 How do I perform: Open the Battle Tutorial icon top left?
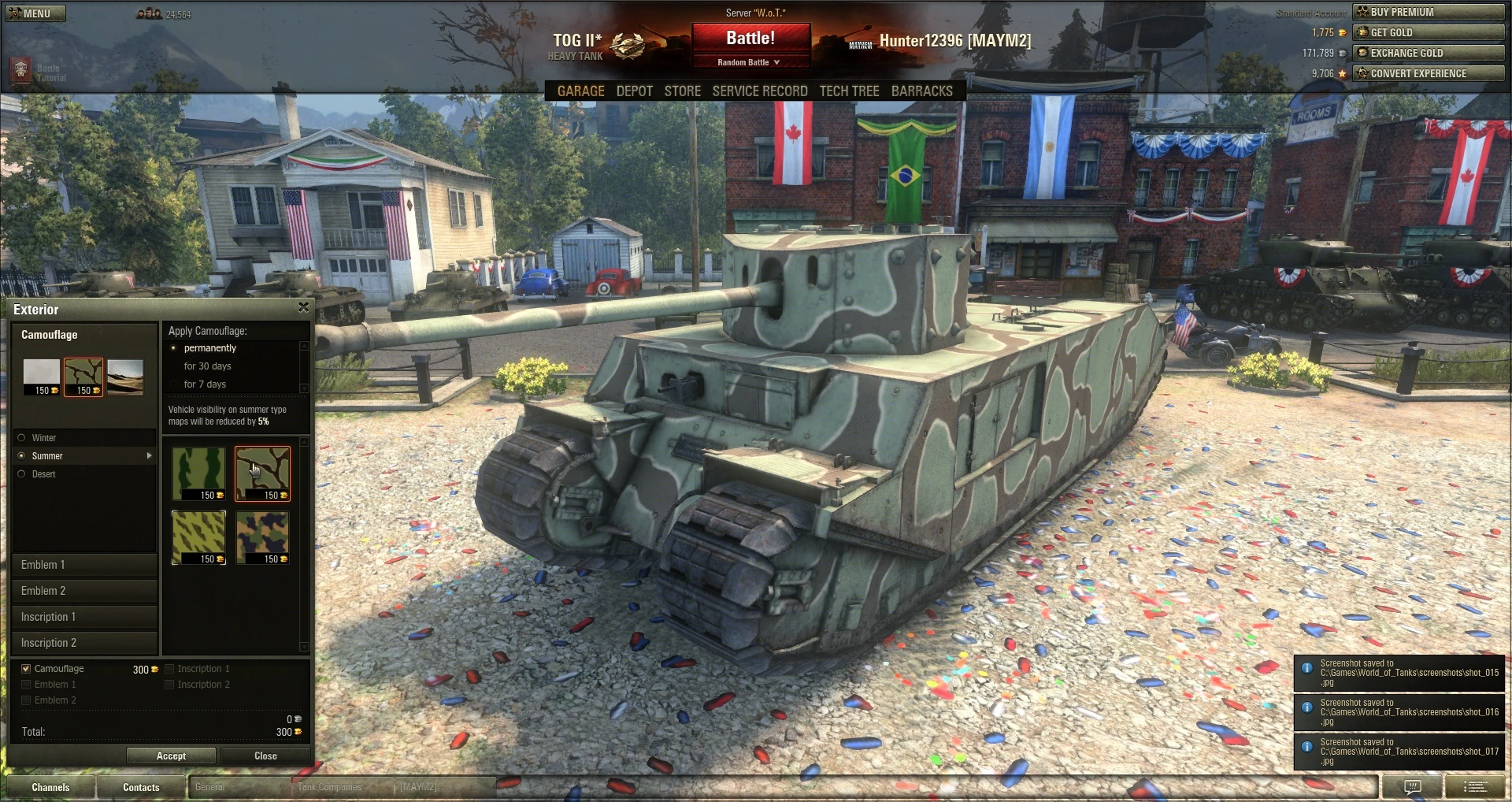point(20,69)
